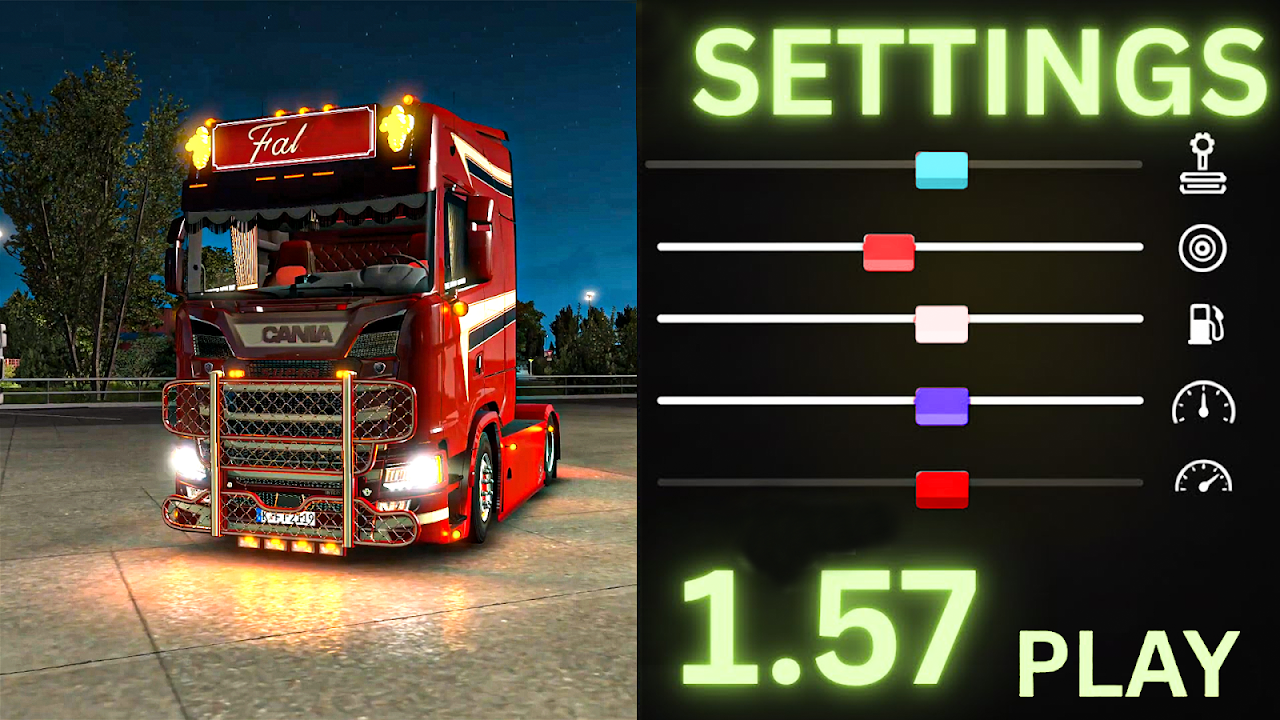
Task: Click the green PLAY text
Action: pos(1128,663)
